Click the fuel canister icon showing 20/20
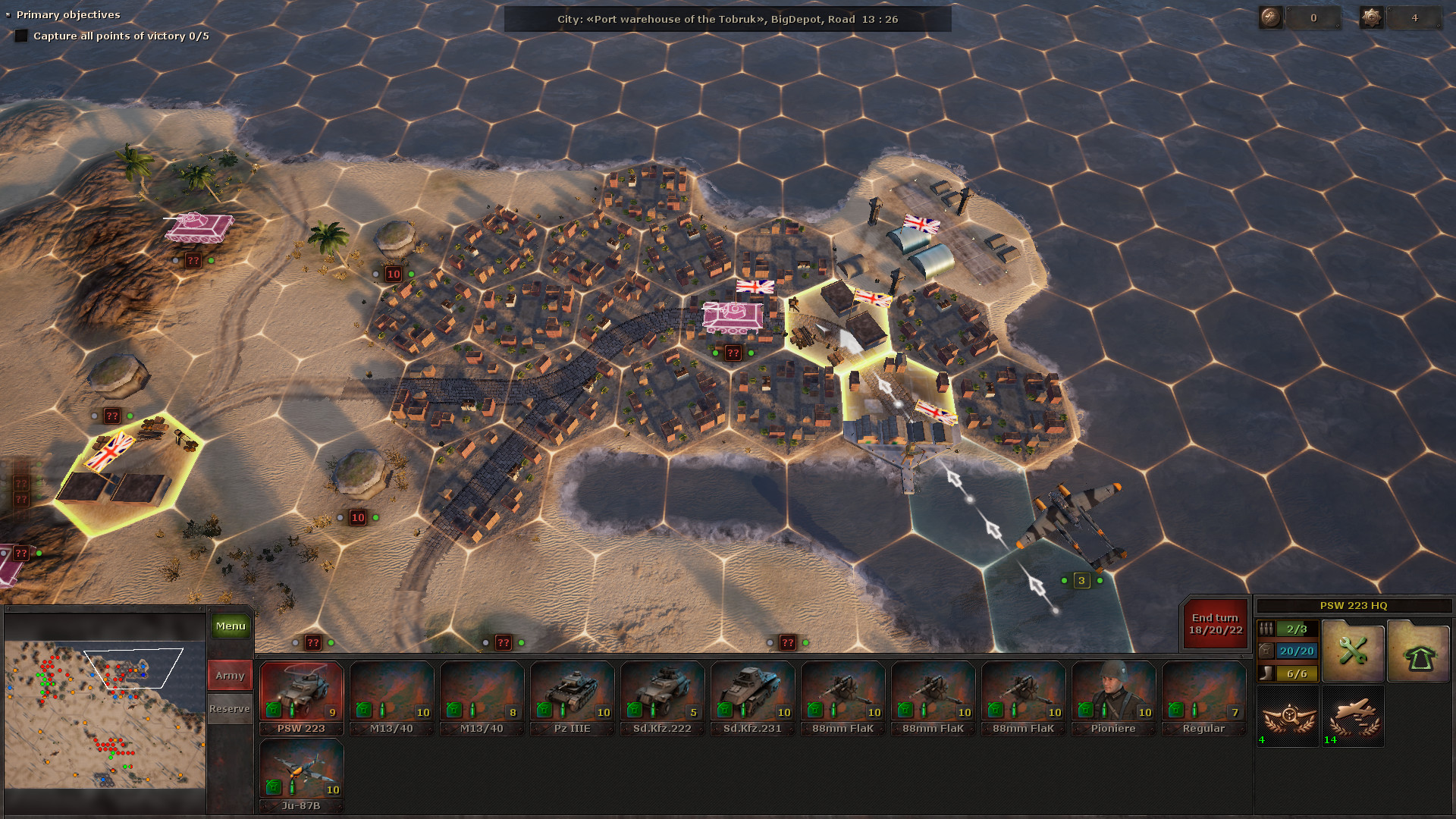 1265,651
